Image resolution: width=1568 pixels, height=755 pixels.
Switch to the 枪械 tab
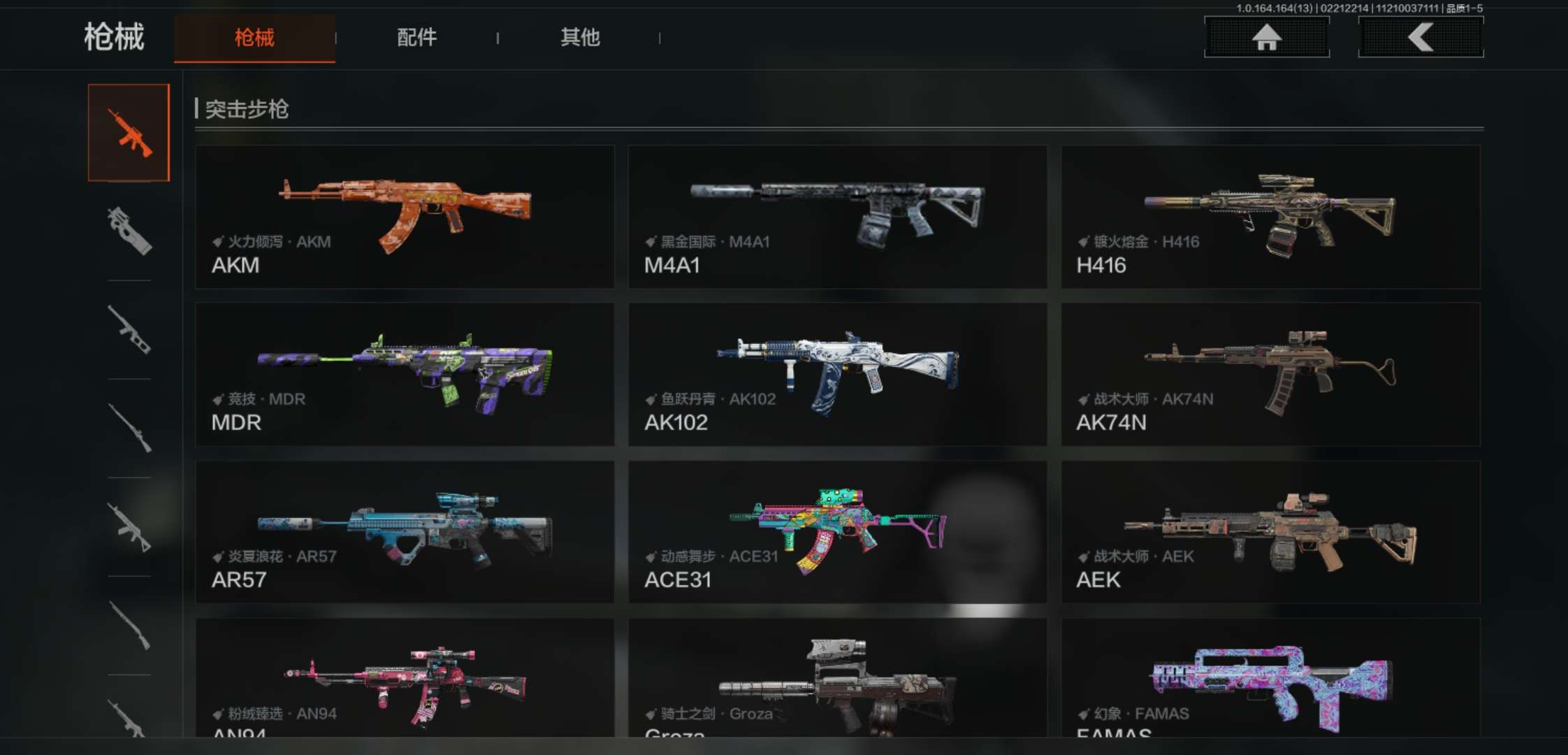point(254,38)
